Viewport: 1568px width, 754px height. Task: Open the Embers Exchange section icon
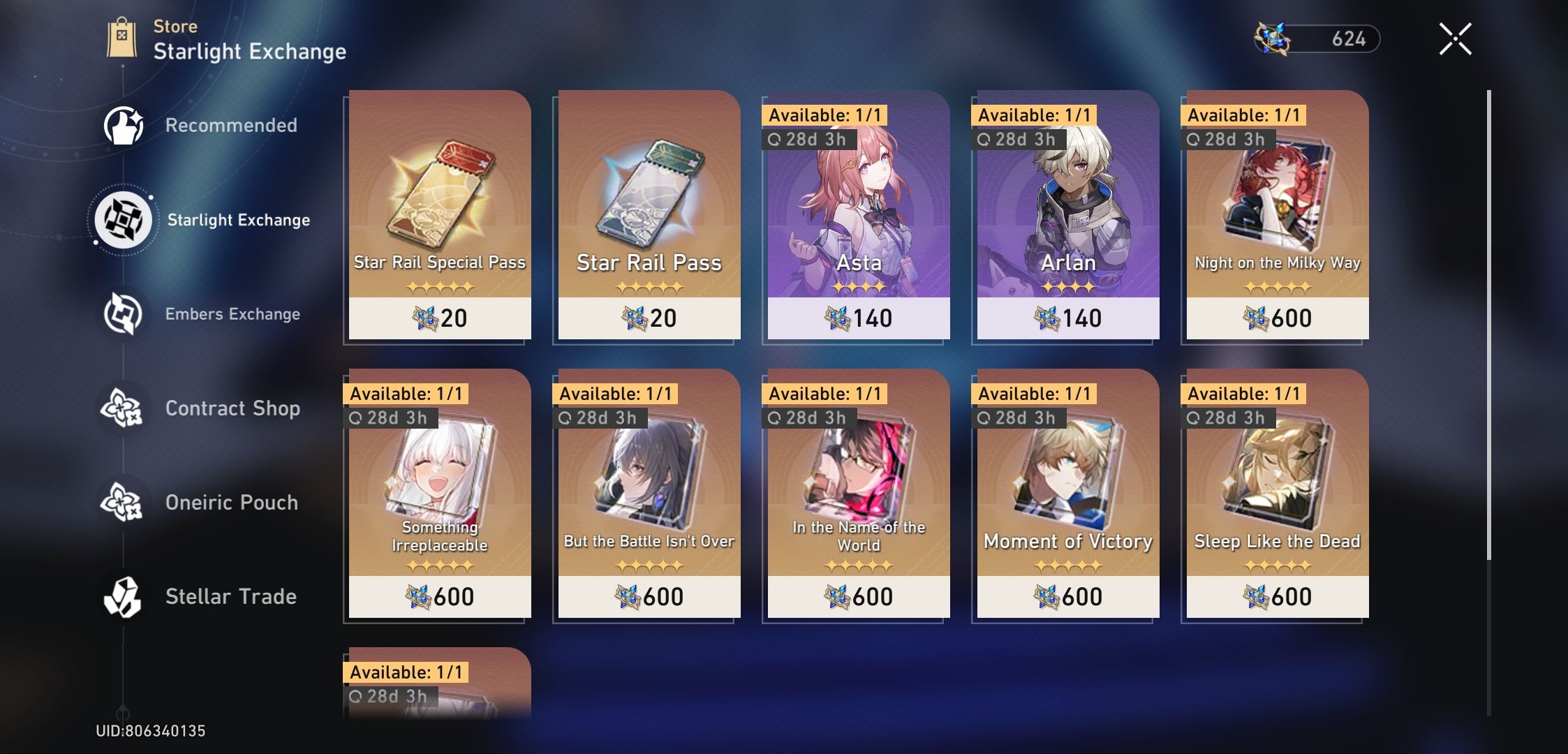[x=124, y=313]
